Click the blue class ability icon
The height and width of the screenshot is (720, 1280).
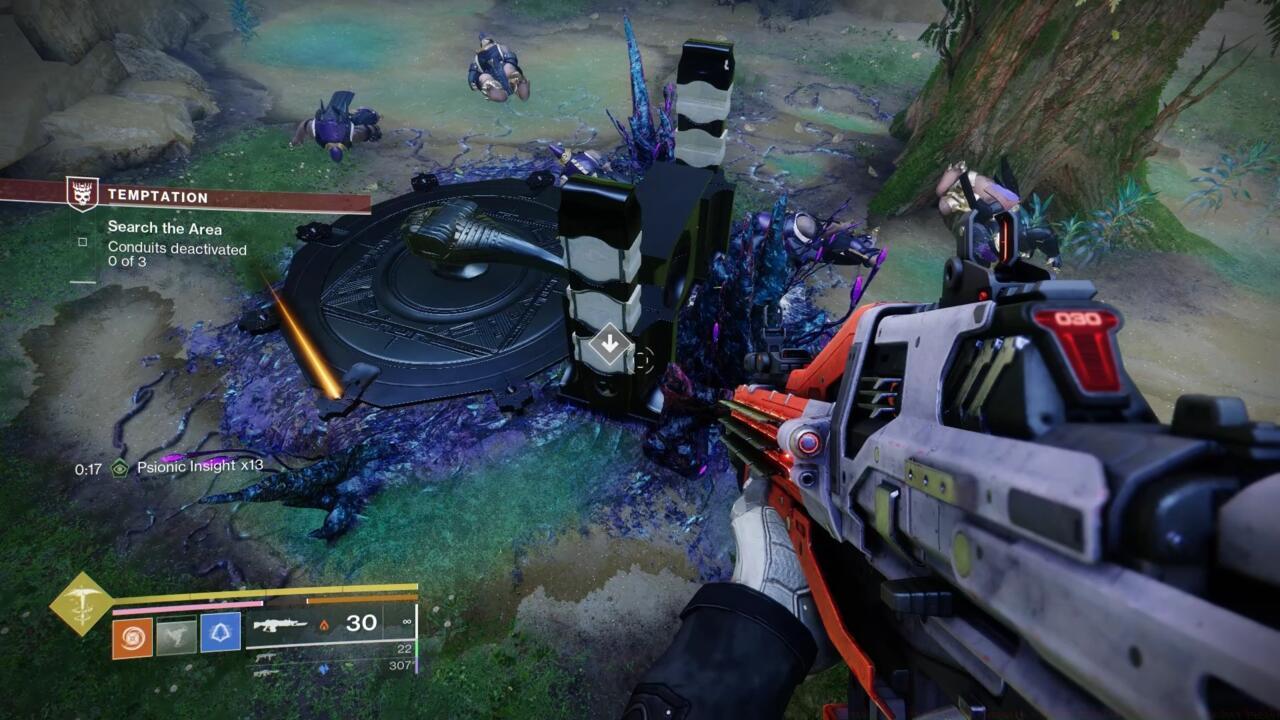click(x=222, y=633)
